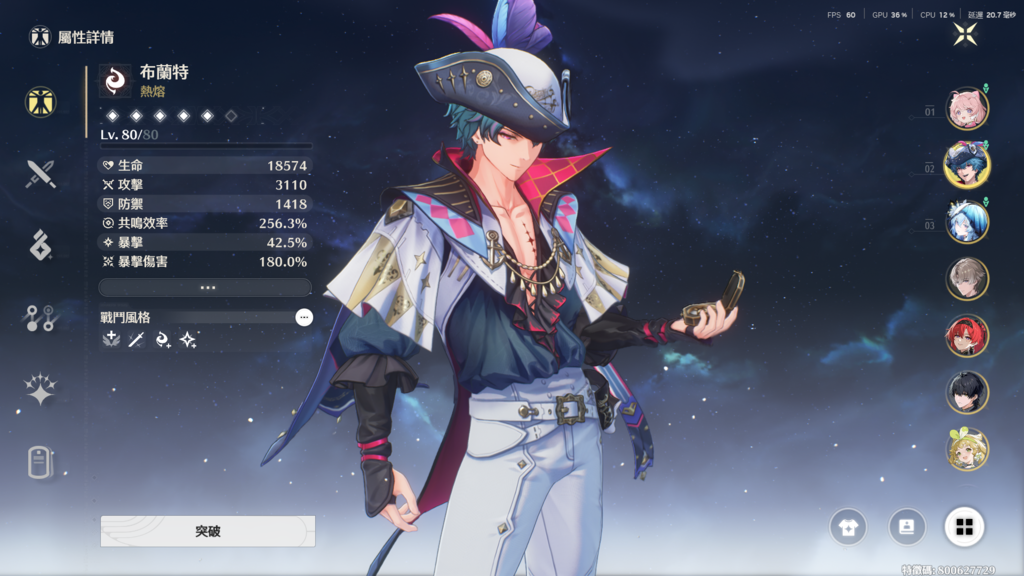
Task: Switch to the connected-nodes skill tree tab
Action: pyautogui.click(x=41, y=318)
